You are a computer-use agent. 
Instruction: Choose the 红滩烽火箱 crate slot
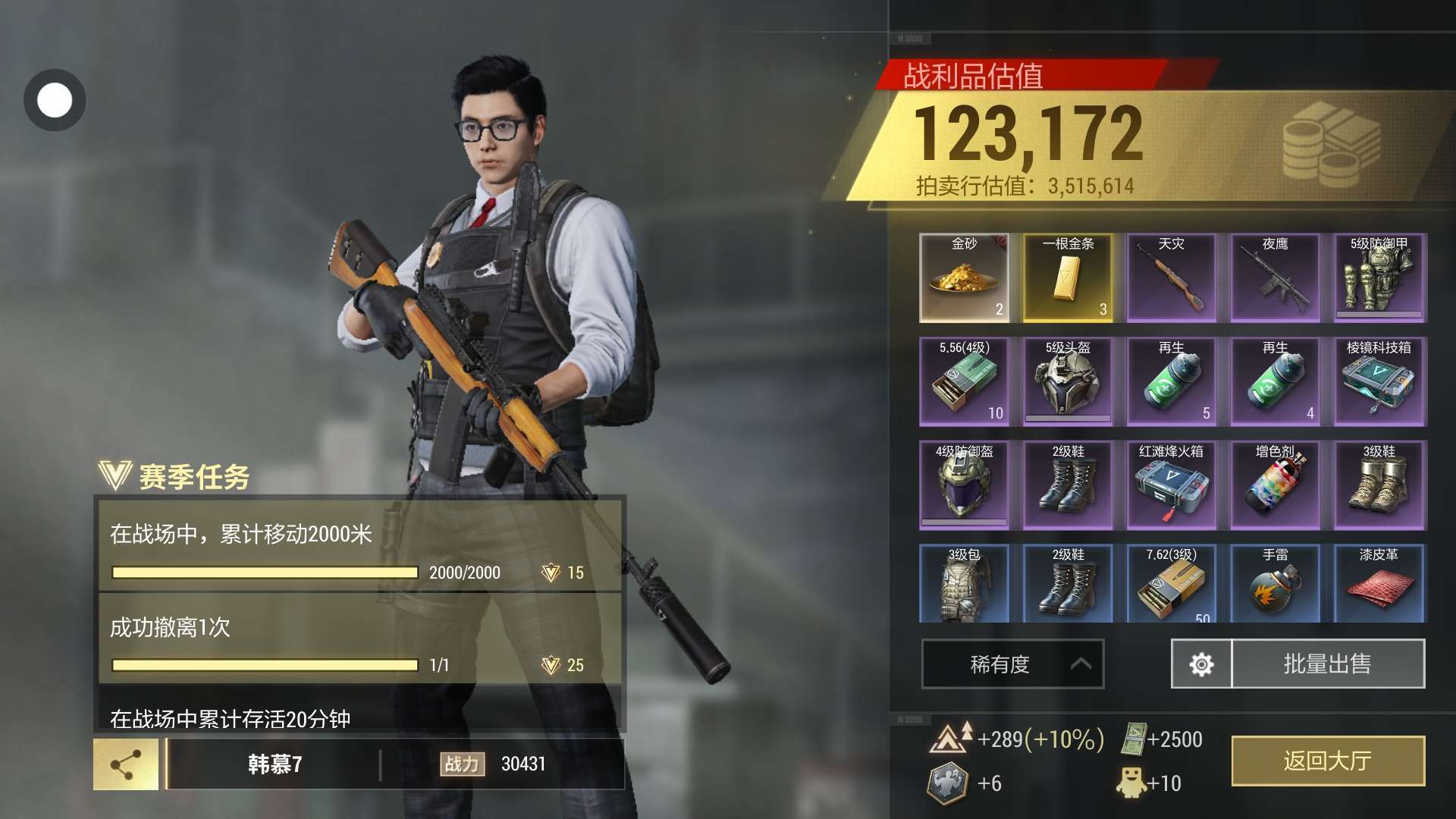tap(1172, 485)
